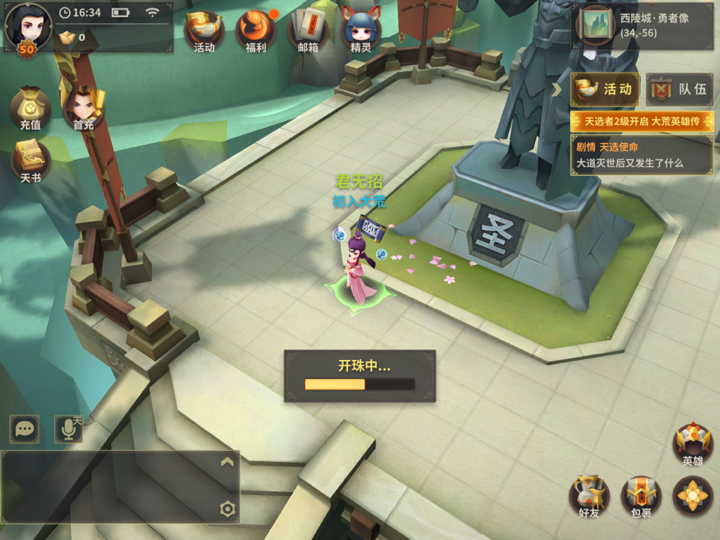Viewport: 720px width, 540px height.
Task: Activate the voice microphone button
Action: [69, 429]
